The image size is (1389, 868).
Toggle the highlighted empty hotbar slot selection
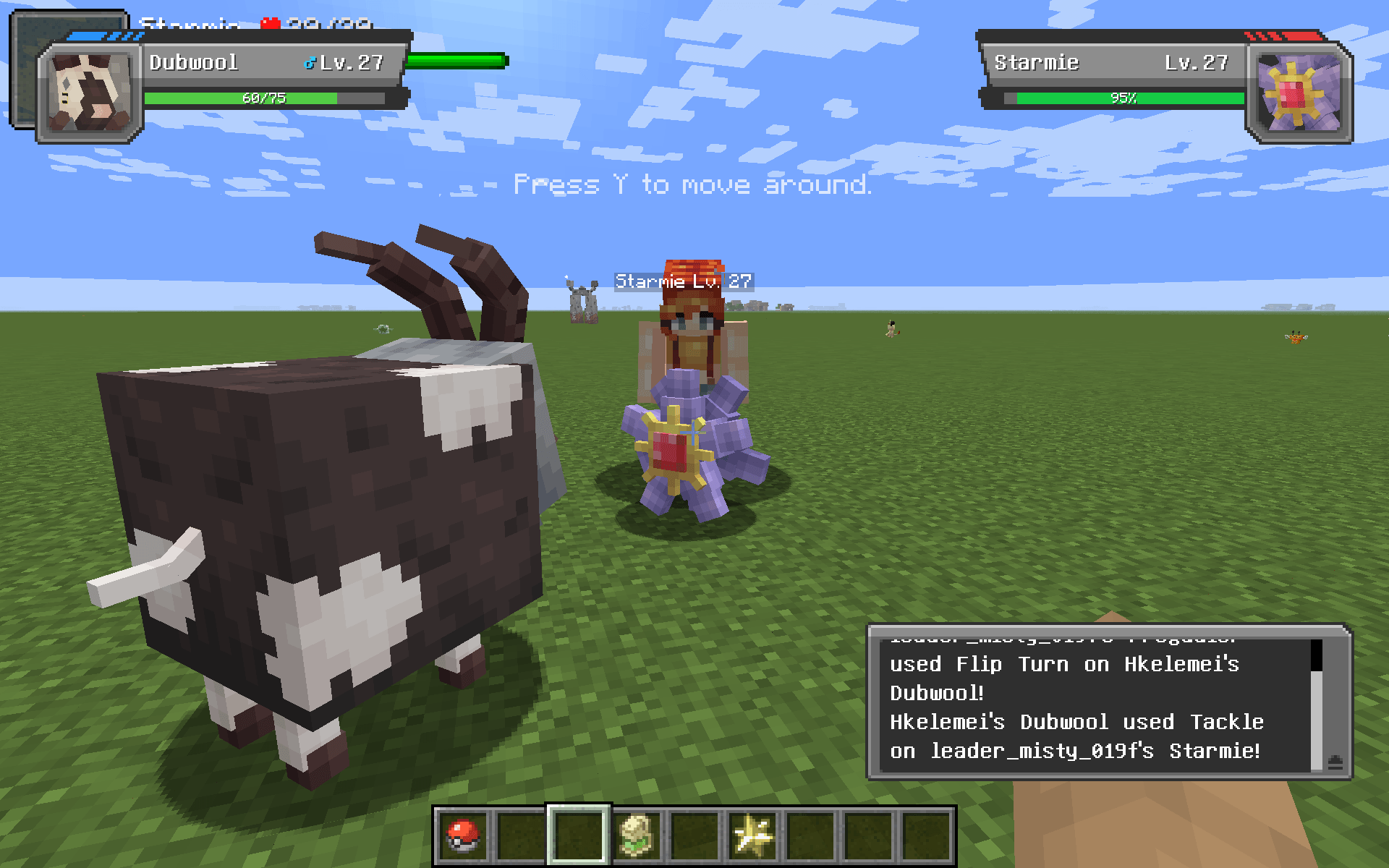coord(578,837)
